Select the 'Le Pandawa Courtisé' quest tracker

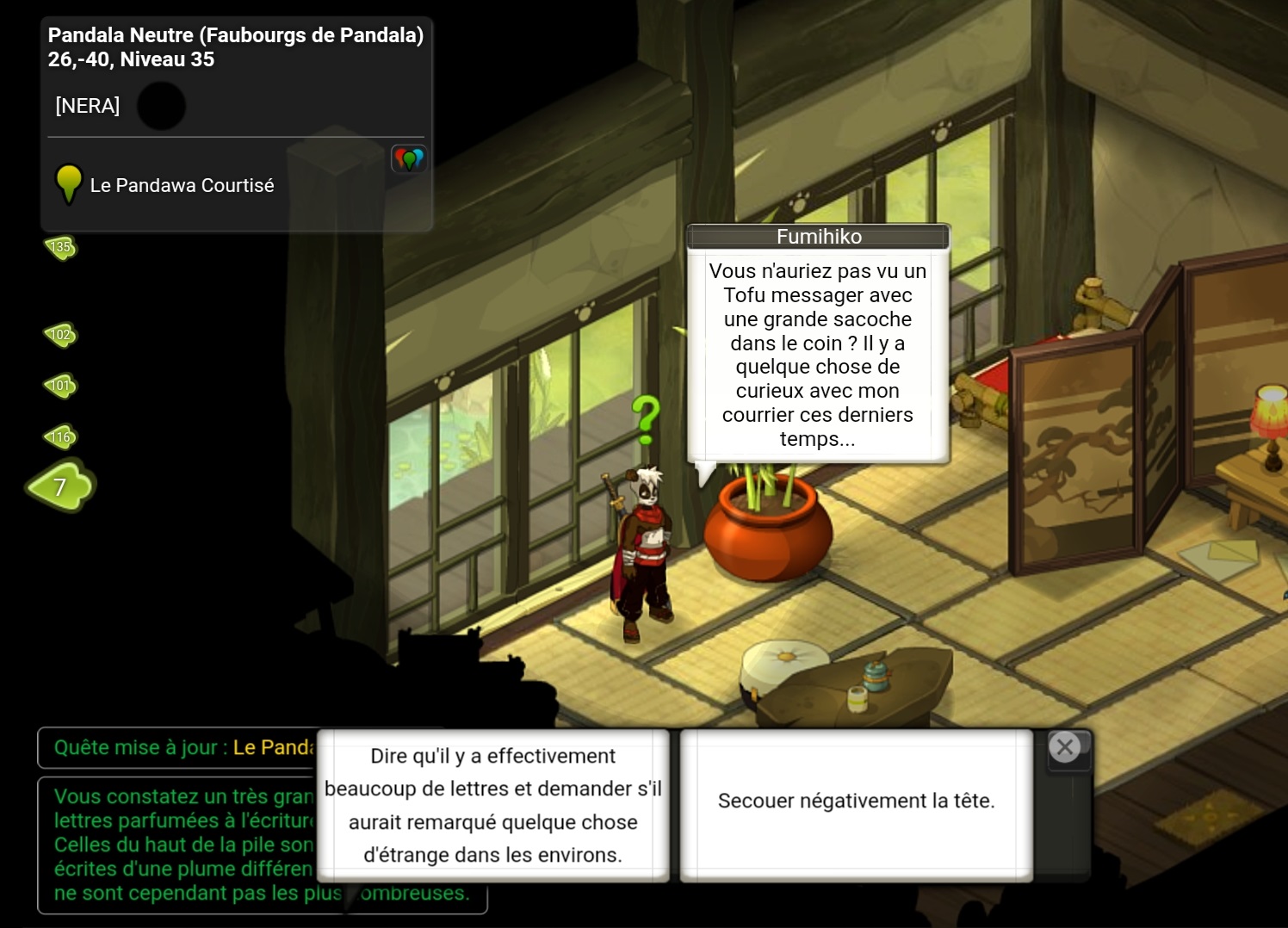[x=182, y=185]
